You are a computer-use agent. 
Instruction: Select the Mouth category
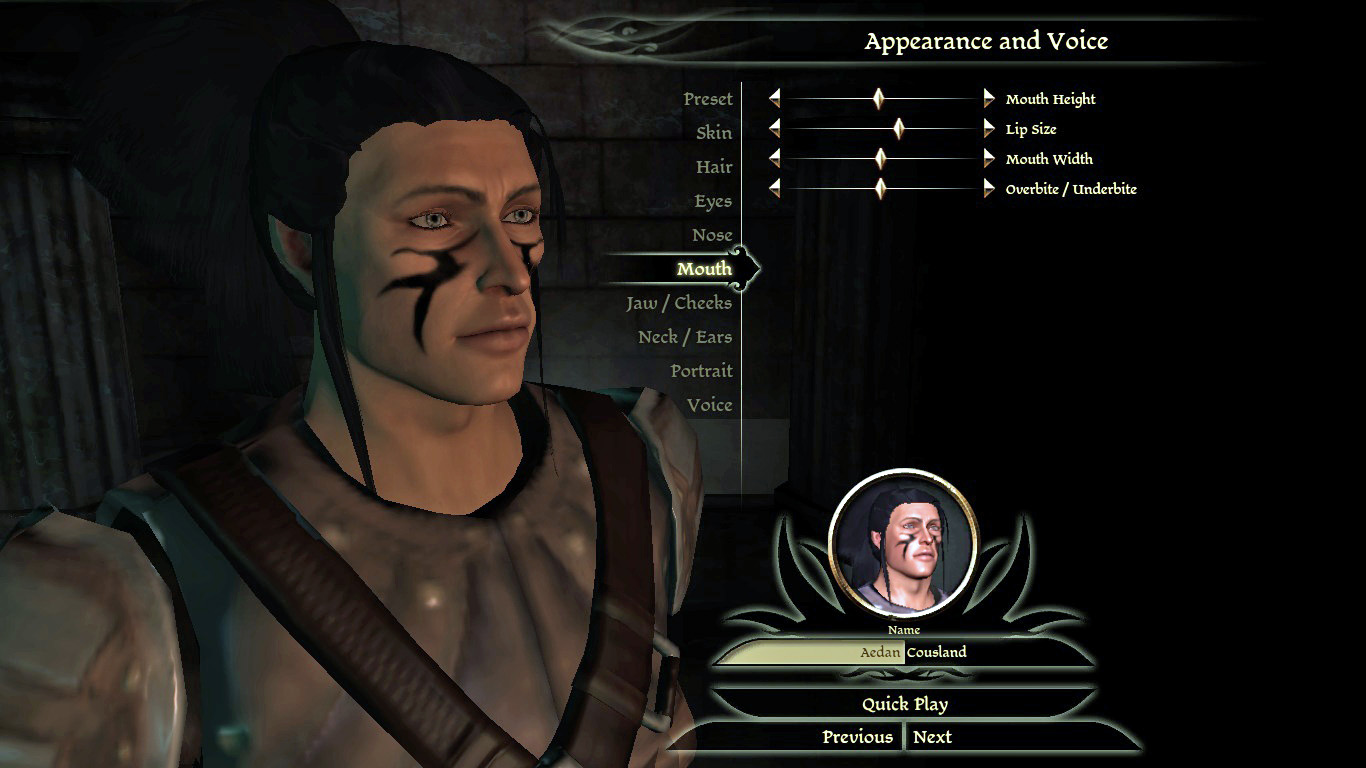coord(704,269)
